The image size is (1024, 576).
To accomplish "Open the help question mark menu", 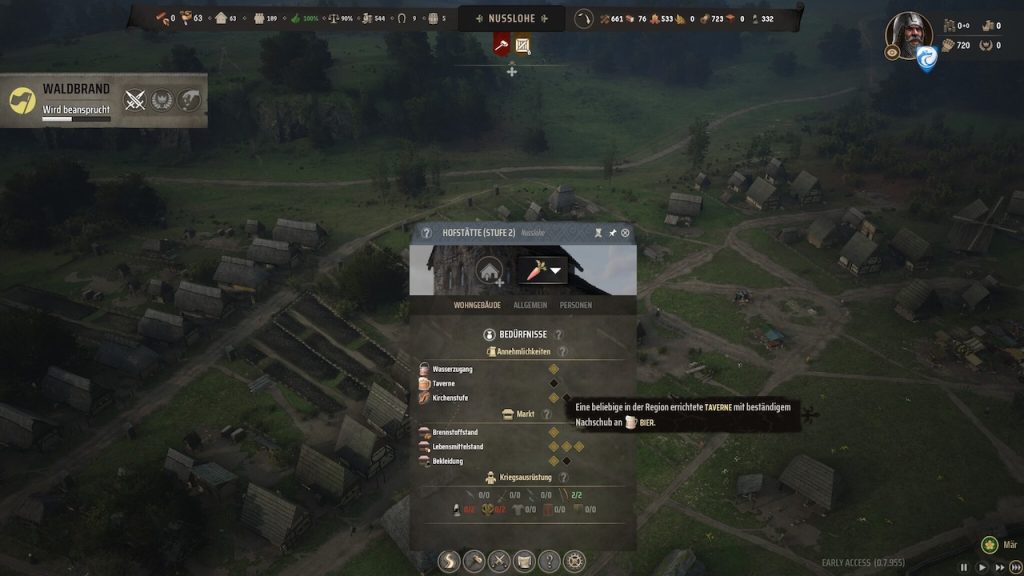I will click(548, 561).
